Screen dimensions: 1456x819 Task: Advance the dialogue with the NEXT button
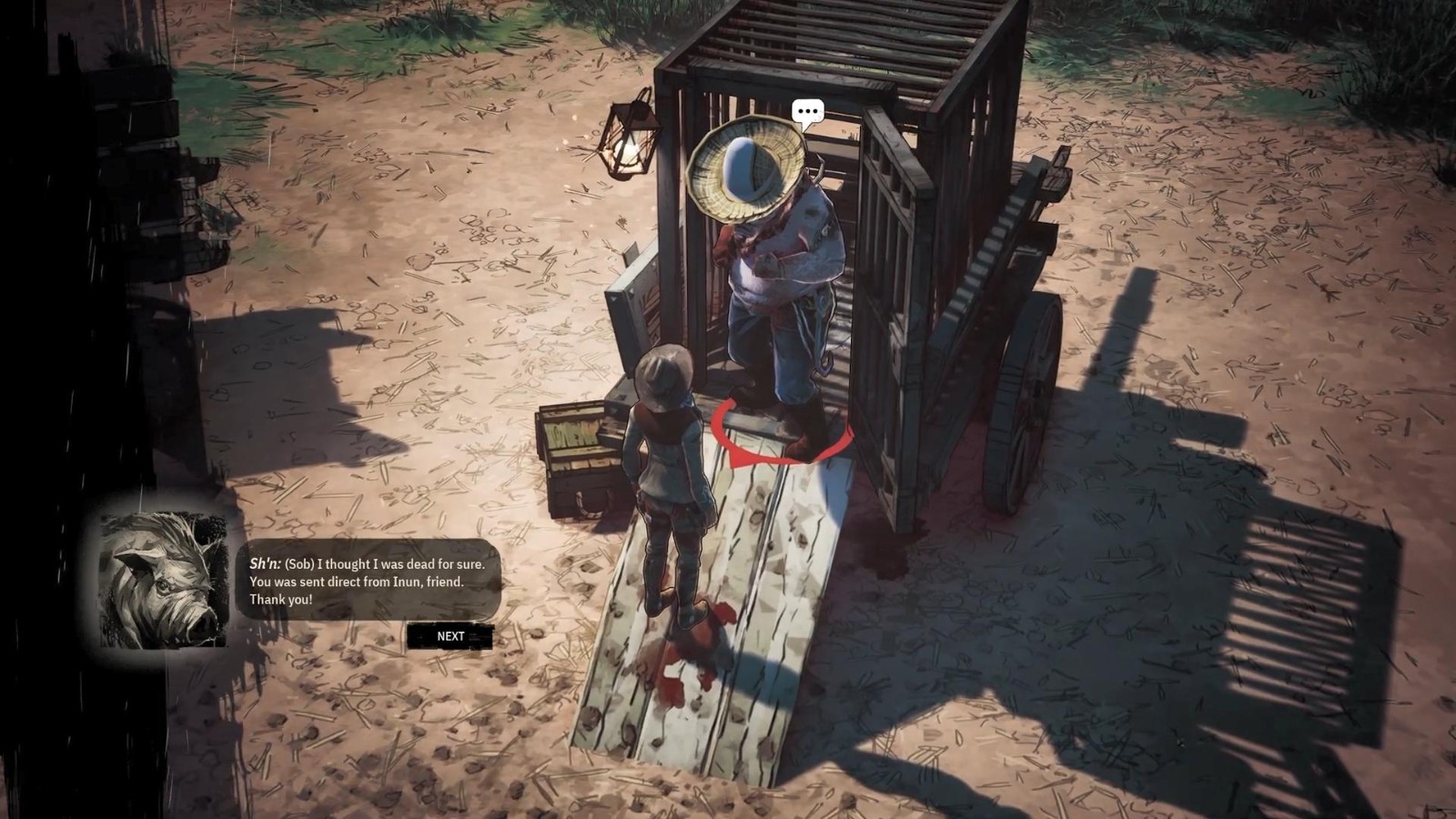[x=450, y=636]
